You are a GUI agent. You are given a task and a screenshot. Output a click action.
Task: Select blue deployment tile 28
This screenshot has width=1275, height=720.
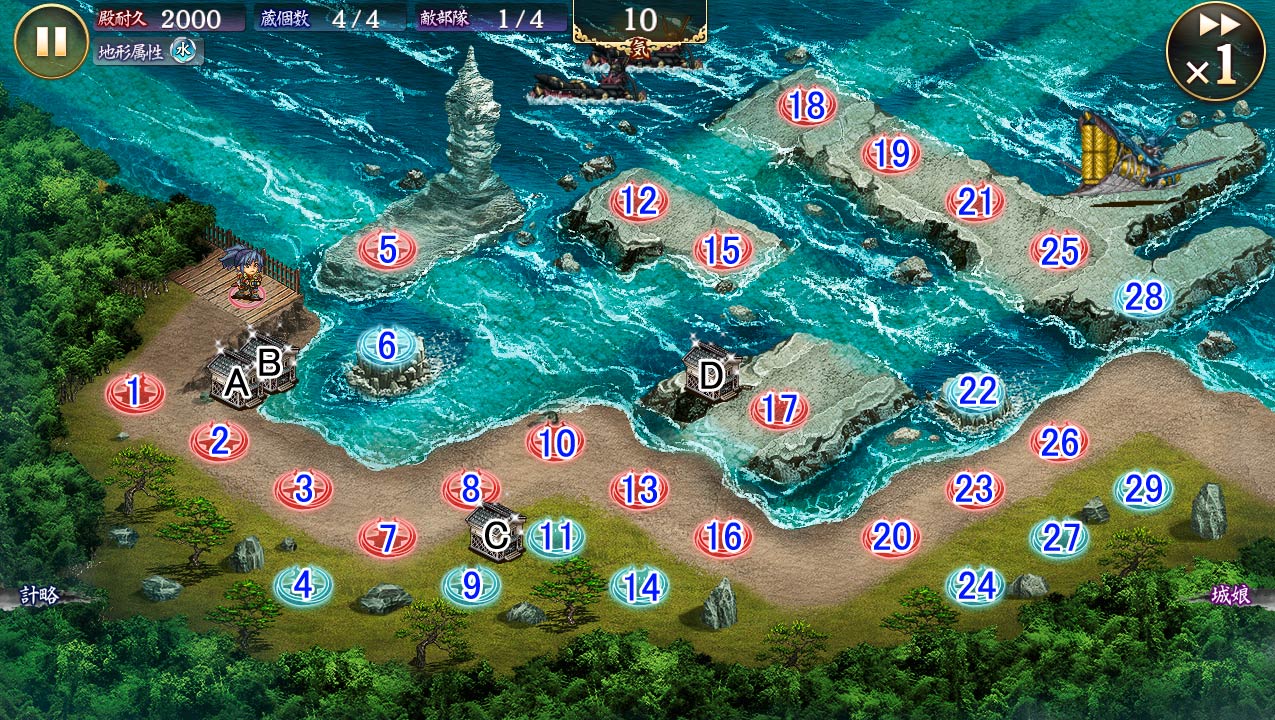click(x=1143, y=297)
